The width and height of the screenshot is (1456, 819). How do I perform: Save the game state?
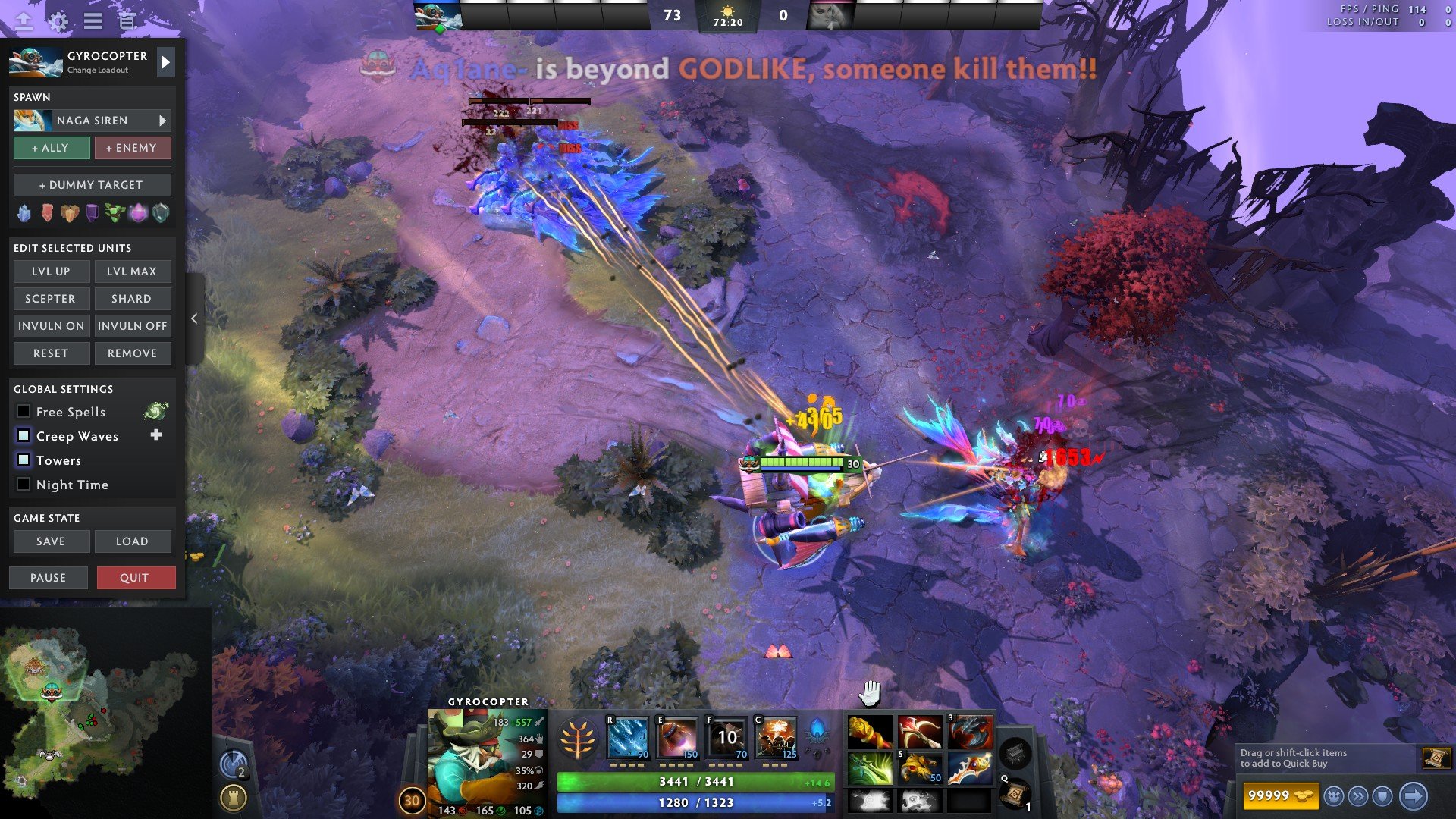pyautogui.click(x=51, y=541)
